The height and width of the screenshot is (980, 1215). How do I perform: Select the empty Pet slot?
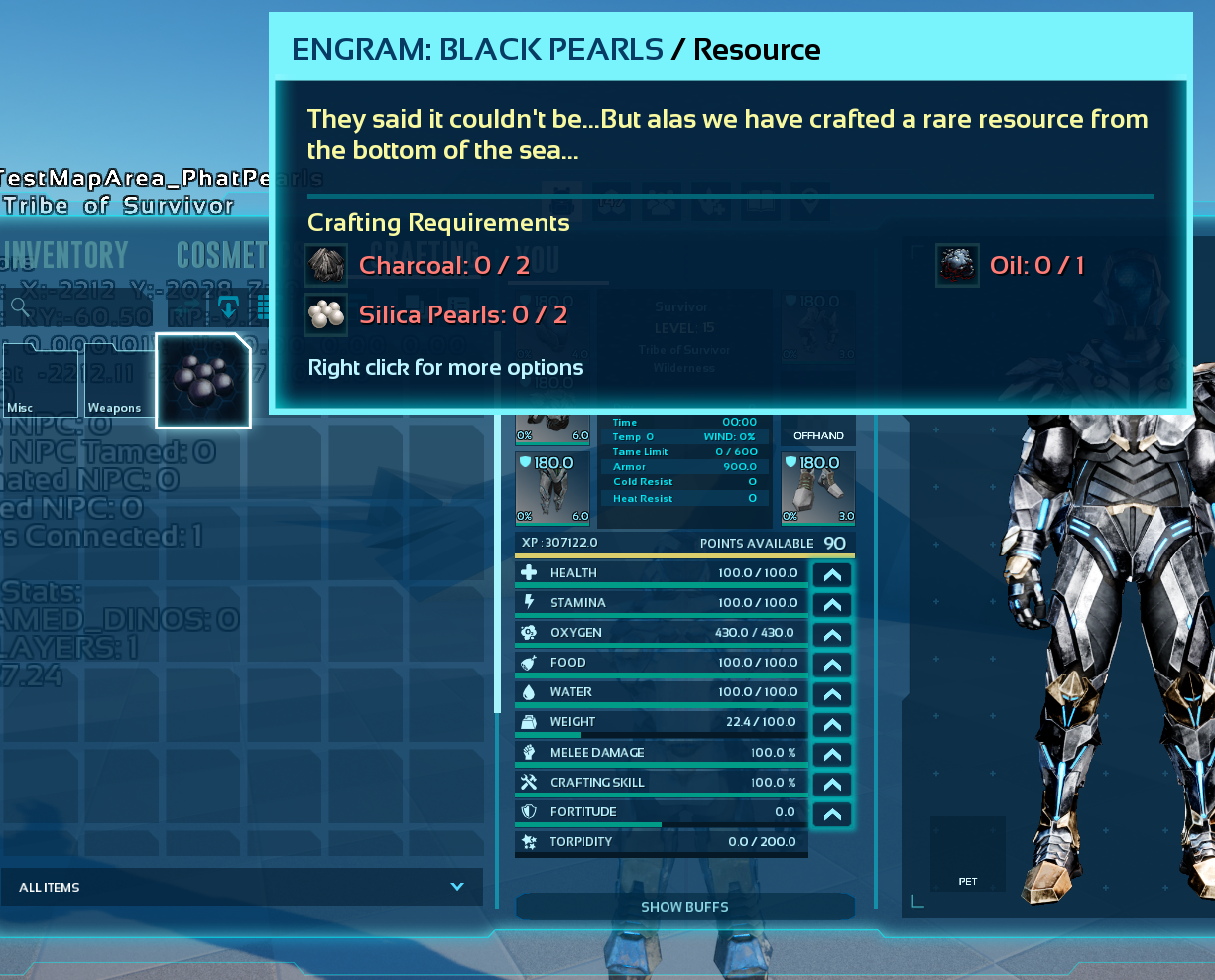(x=967, y=853)
